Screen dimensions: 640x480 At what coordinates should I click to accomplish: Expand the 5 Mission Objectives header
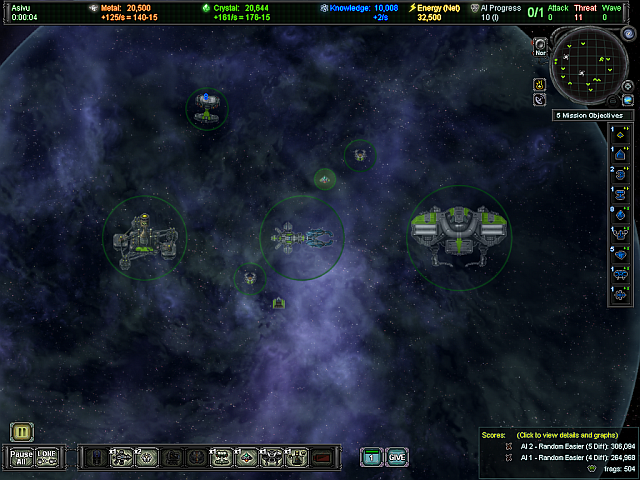click(594, 115)
